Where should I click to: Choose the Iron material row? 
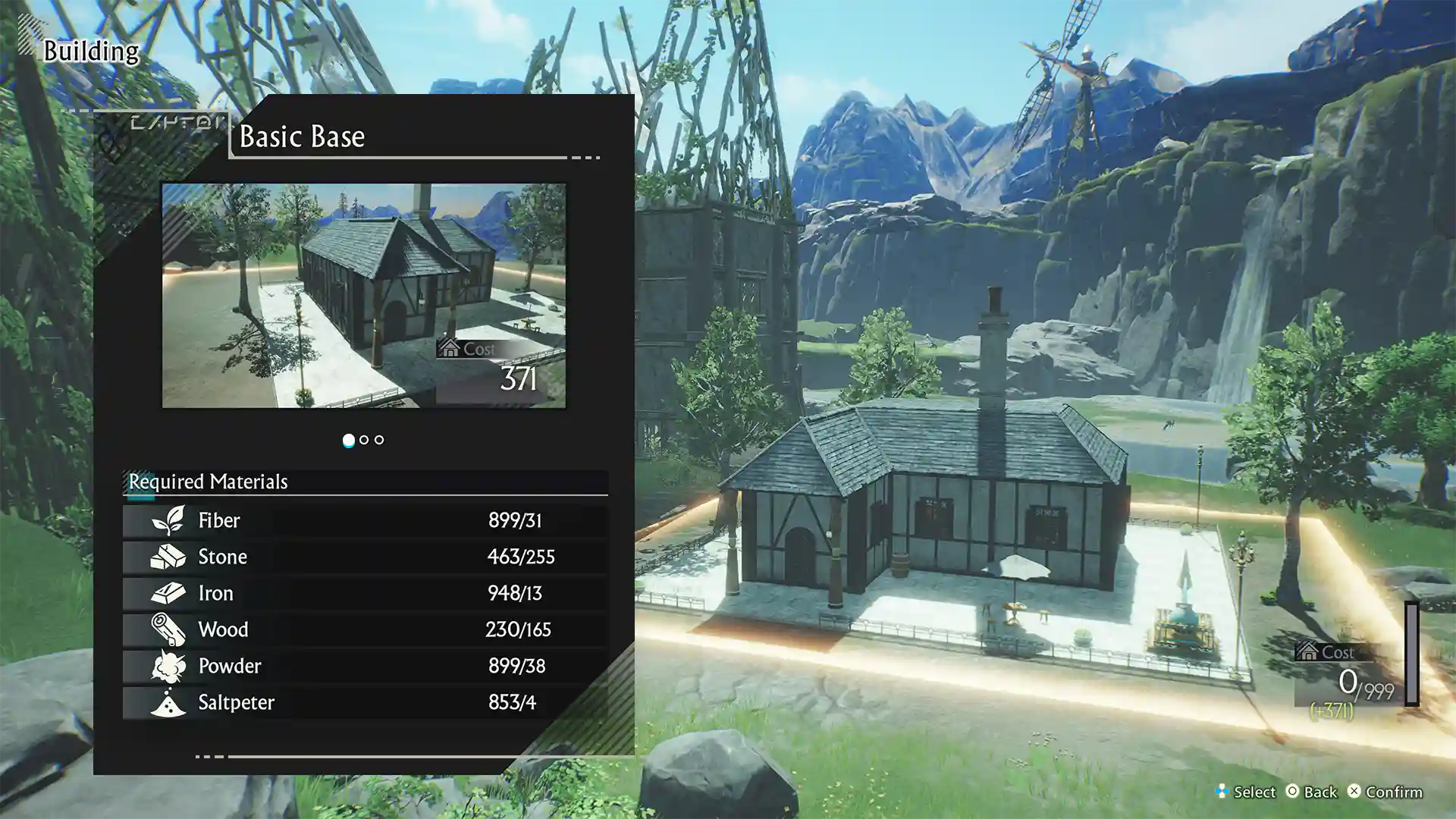tap(365, 593)
